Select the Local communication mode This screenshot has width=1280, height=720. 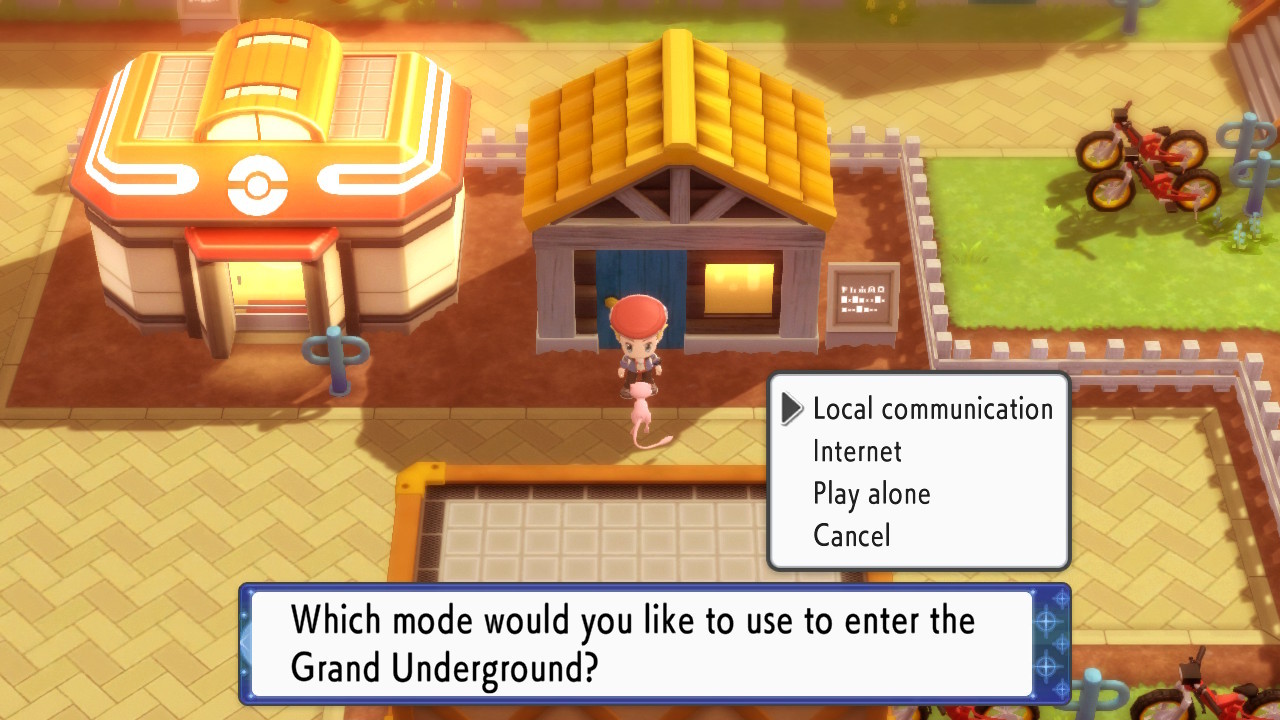coord(932,409)
